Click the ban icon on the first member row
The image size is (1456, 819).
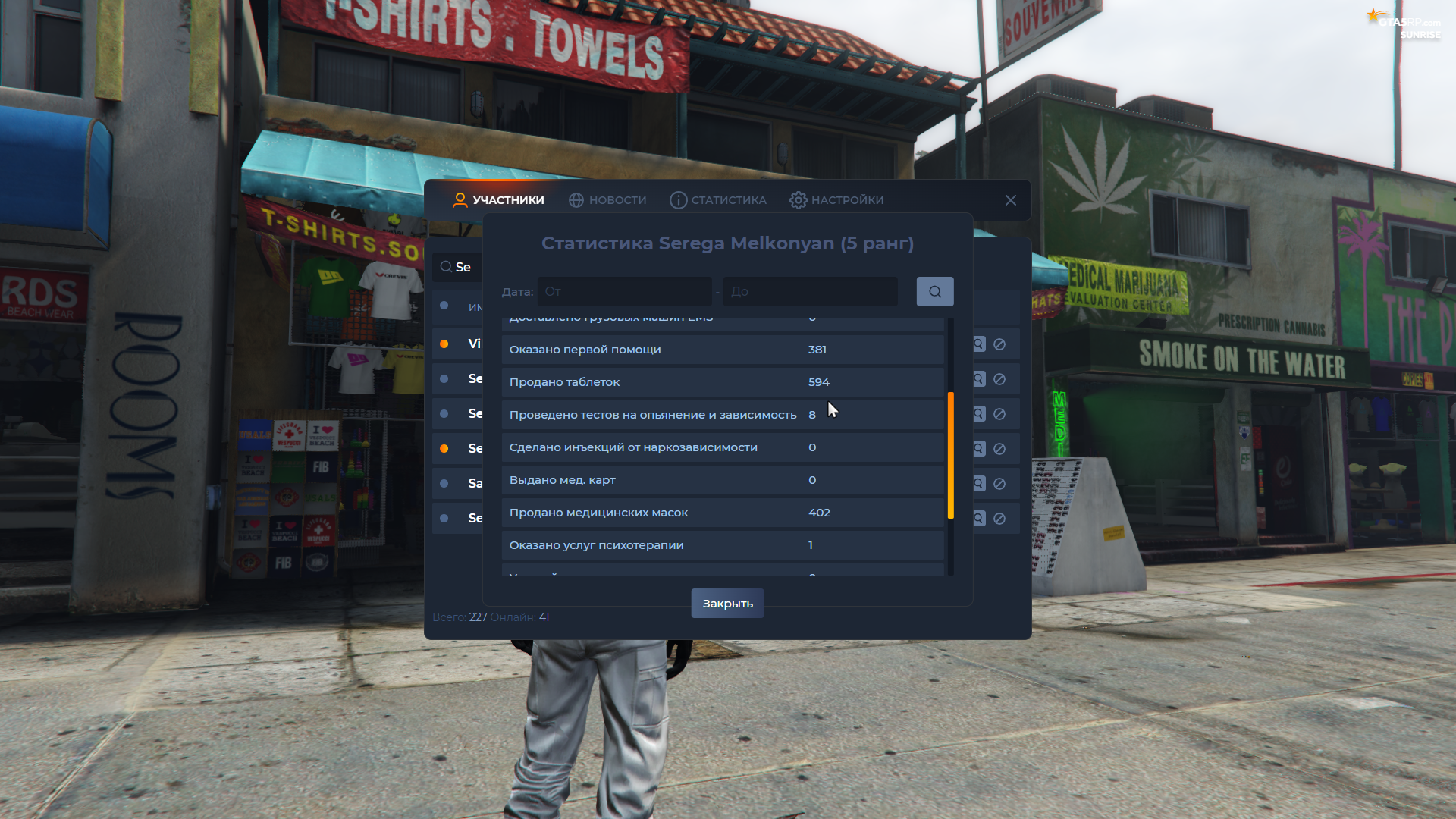click(x=999, y=344)
